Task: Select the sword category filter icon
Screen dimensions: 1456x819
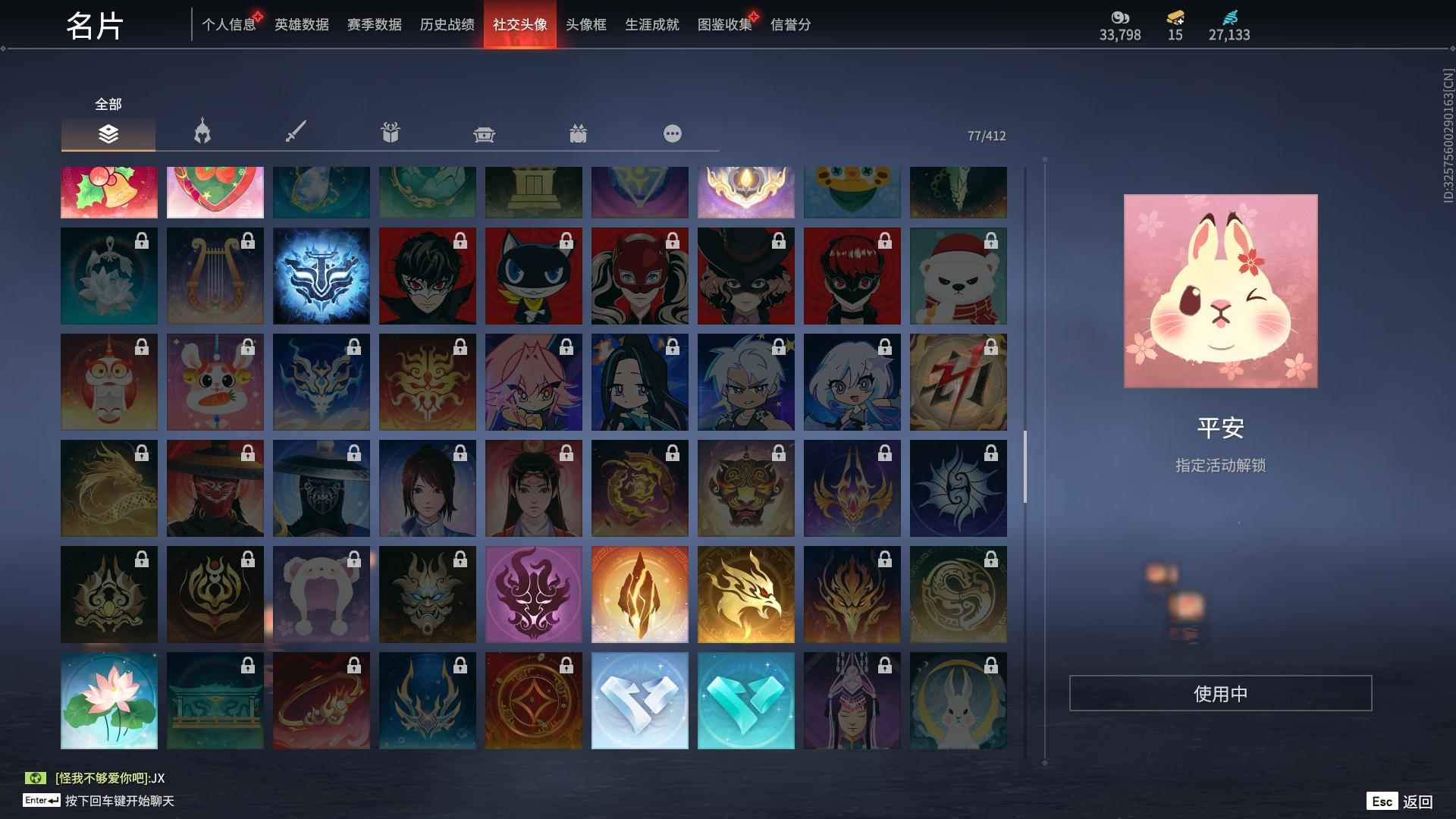Action: 296,133
